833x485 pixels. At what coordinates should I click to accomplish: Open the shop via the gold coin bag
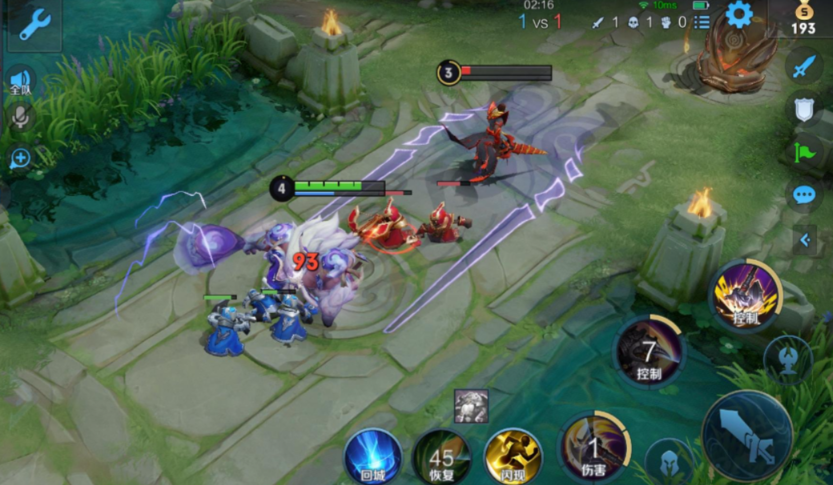[803, 18]
